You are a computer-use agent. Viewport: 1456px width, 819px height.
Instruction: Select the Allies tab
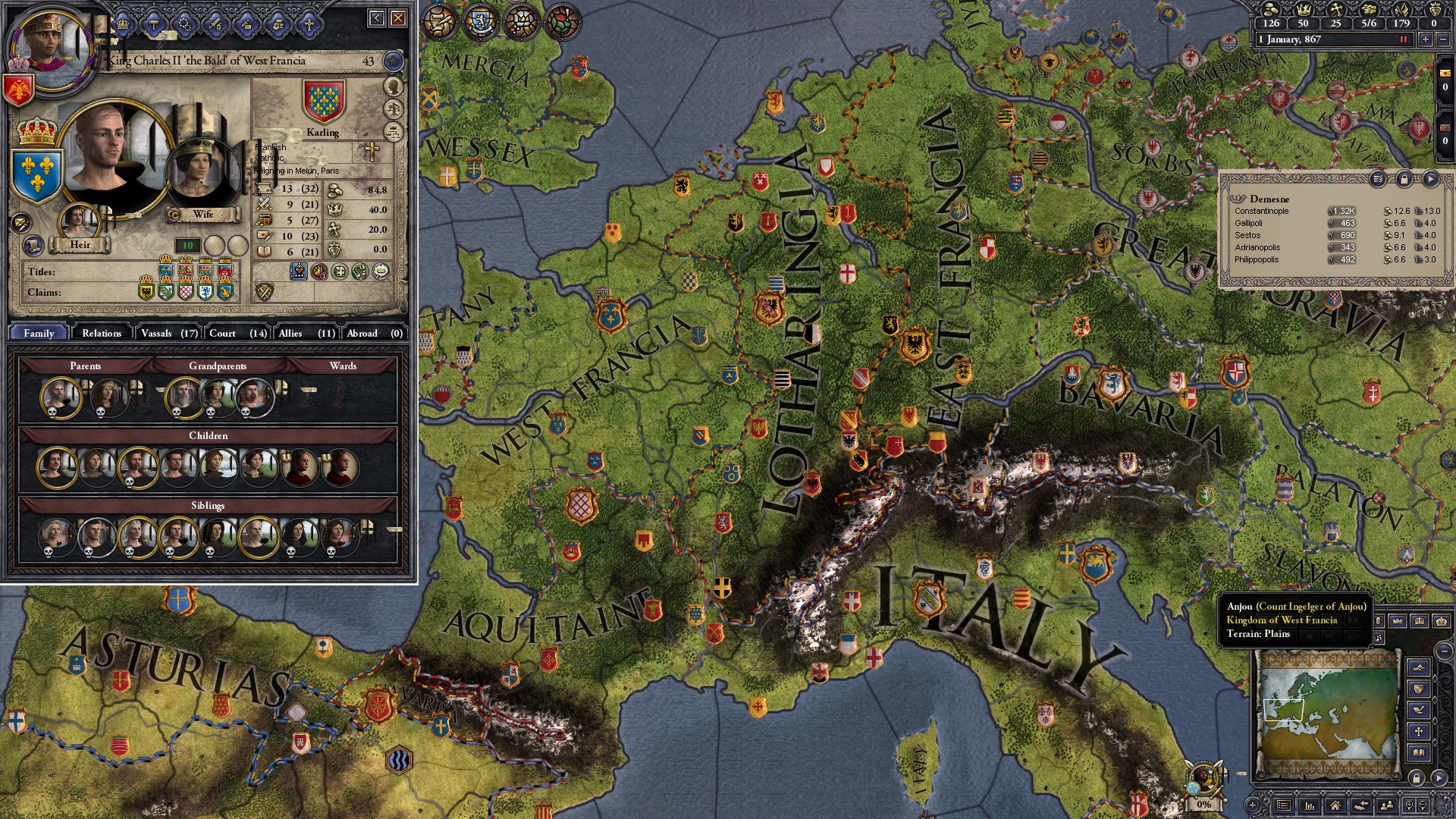pyautogui.click(x=306, y=333)
